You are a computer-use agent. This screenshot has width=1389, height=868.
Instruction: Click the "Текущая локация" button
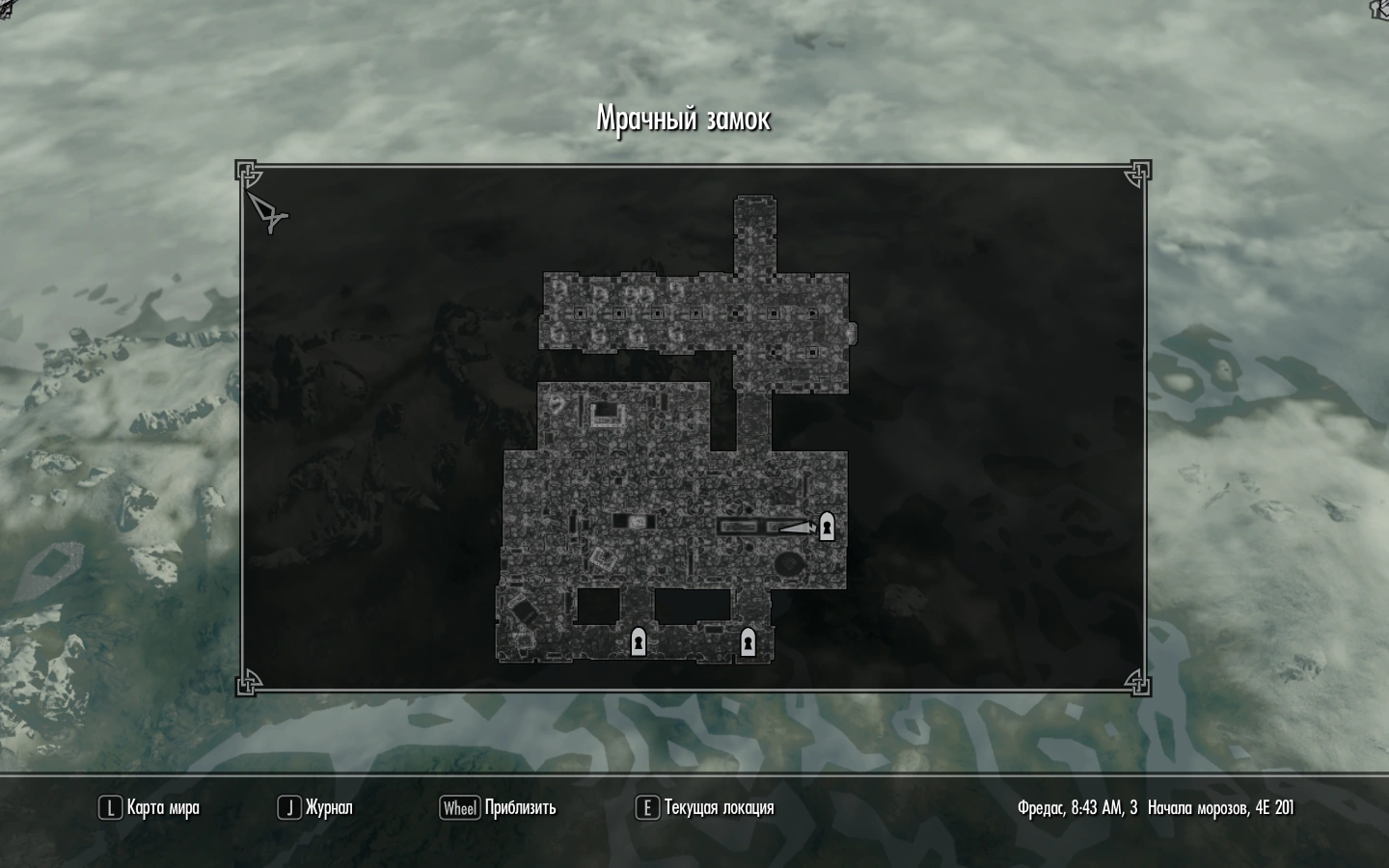coord(706,808)
